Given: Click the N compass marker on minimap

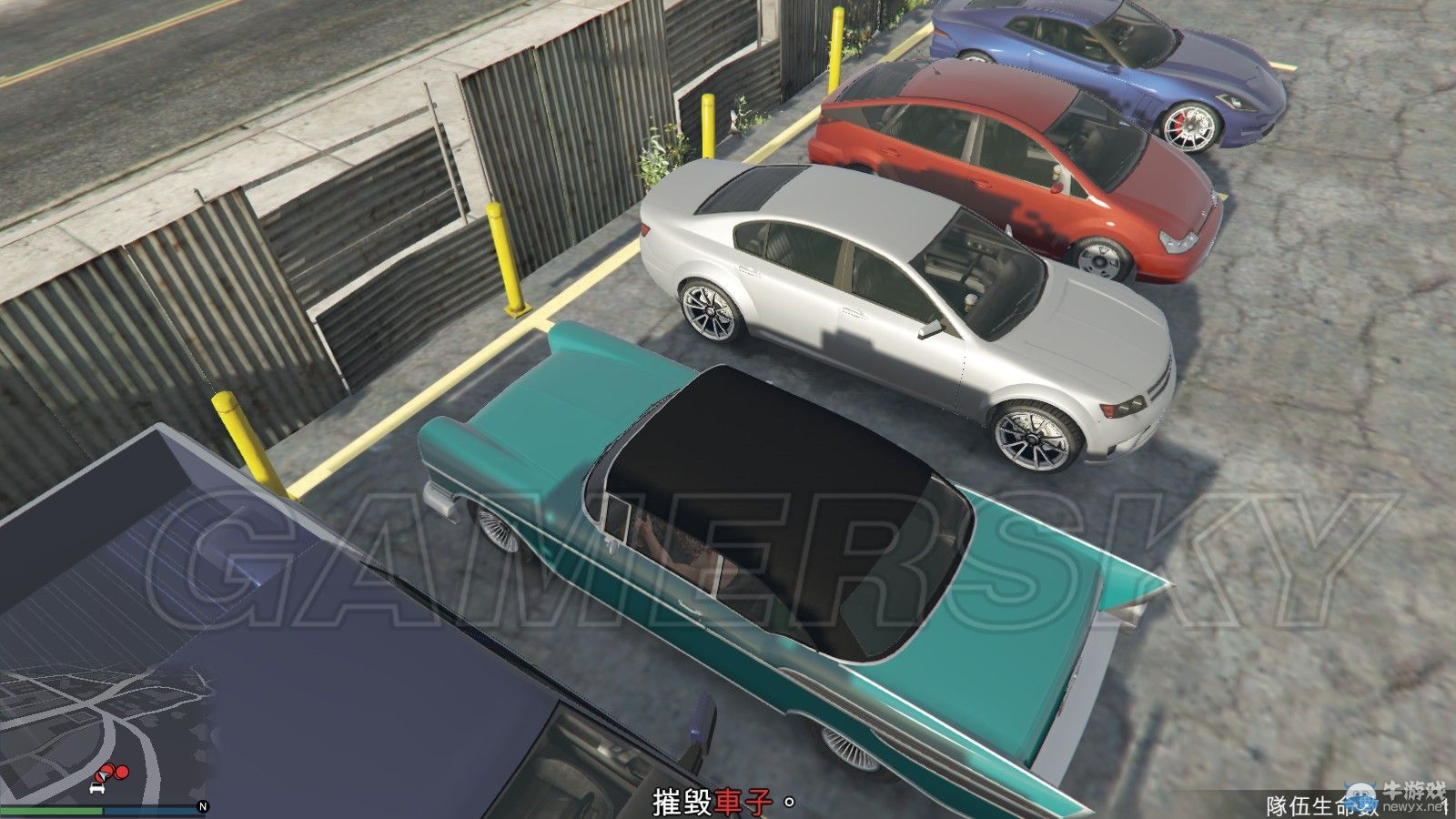Looking at the screenshot, I should 203,805.
